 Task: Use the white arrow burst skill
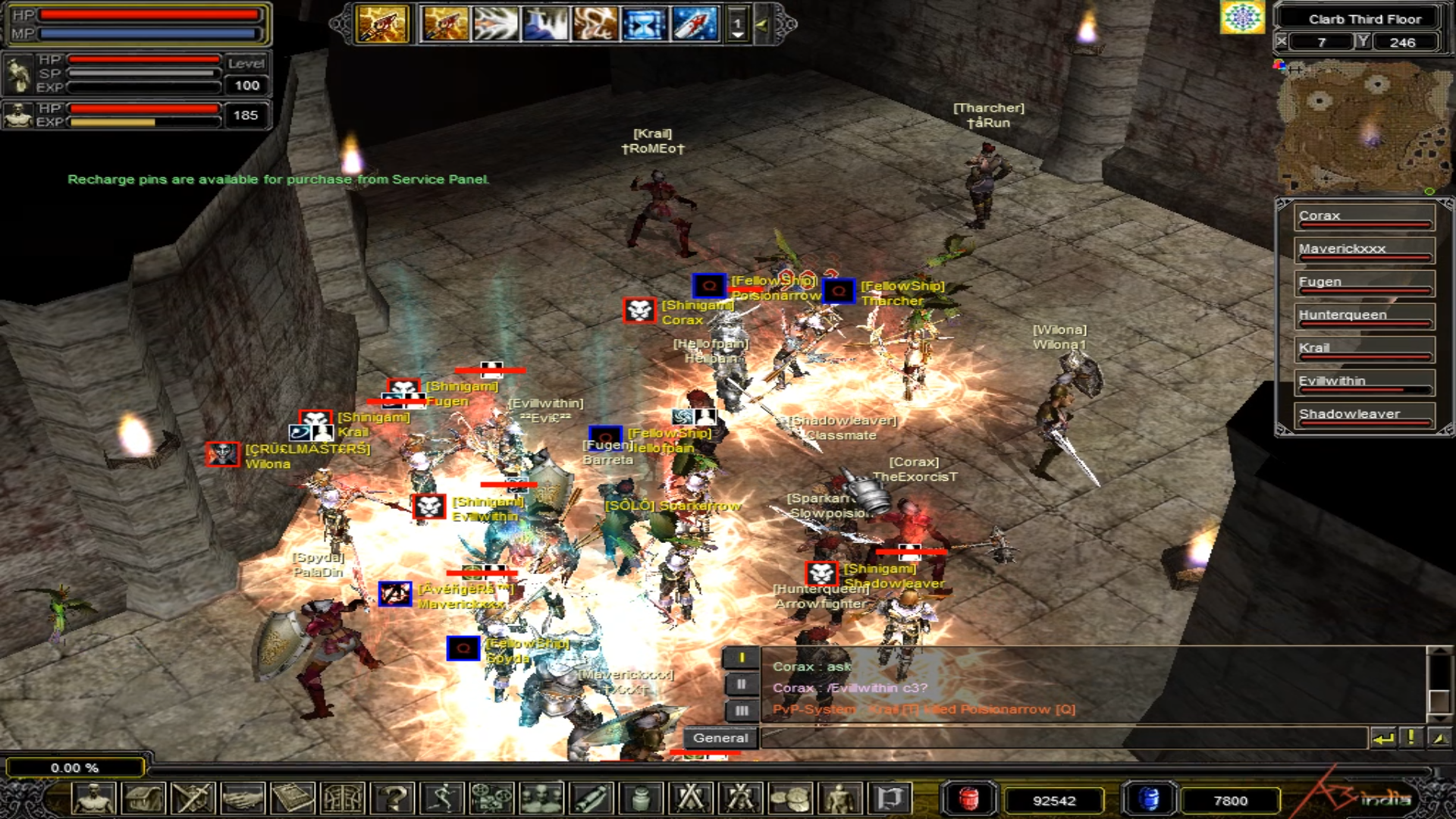(x=494, y=24)
